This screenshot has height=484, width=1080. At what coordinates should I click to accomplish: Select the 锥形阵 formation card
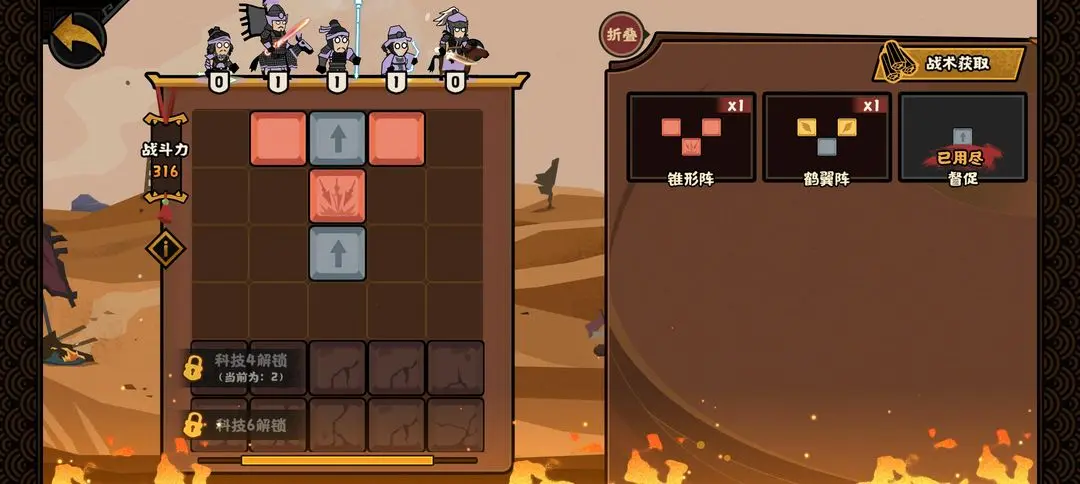(691, 137)
